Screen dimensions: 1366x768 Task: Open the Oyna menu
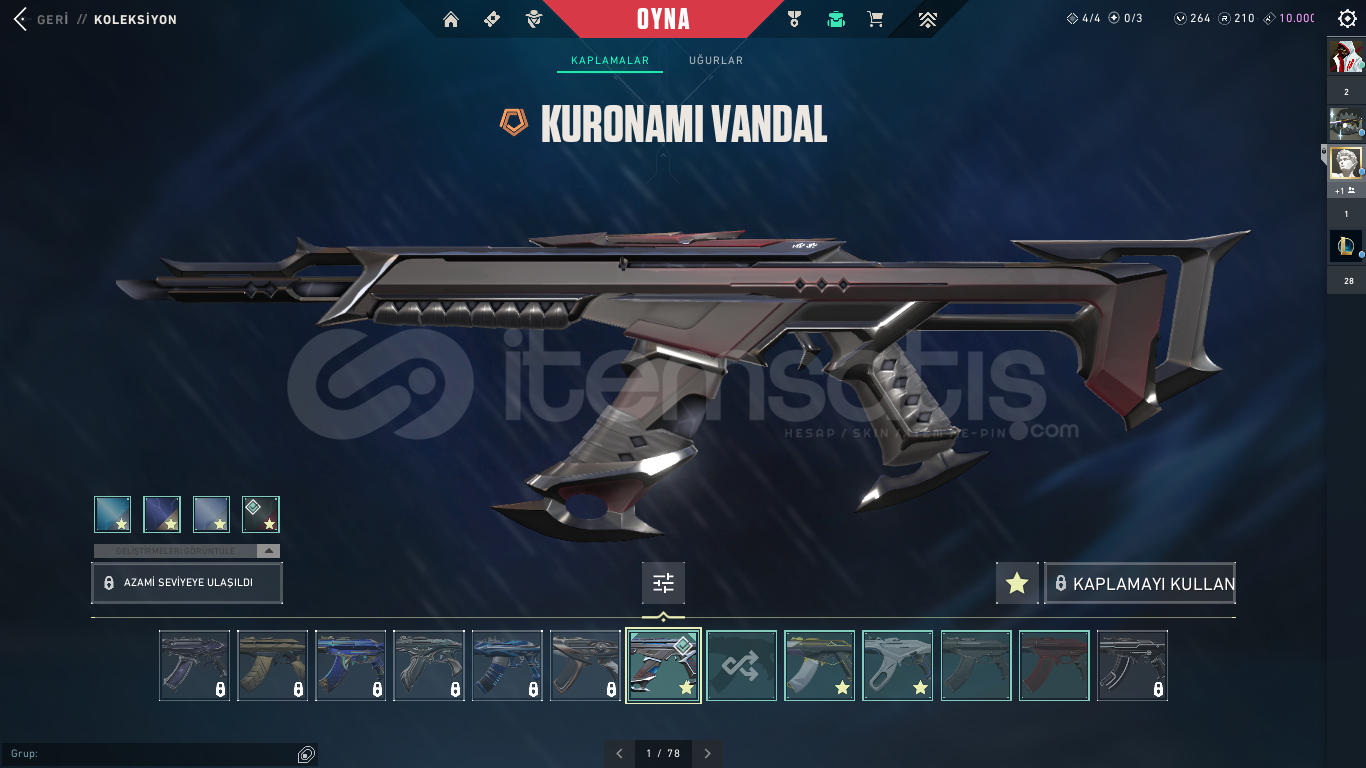coord(663,18)
